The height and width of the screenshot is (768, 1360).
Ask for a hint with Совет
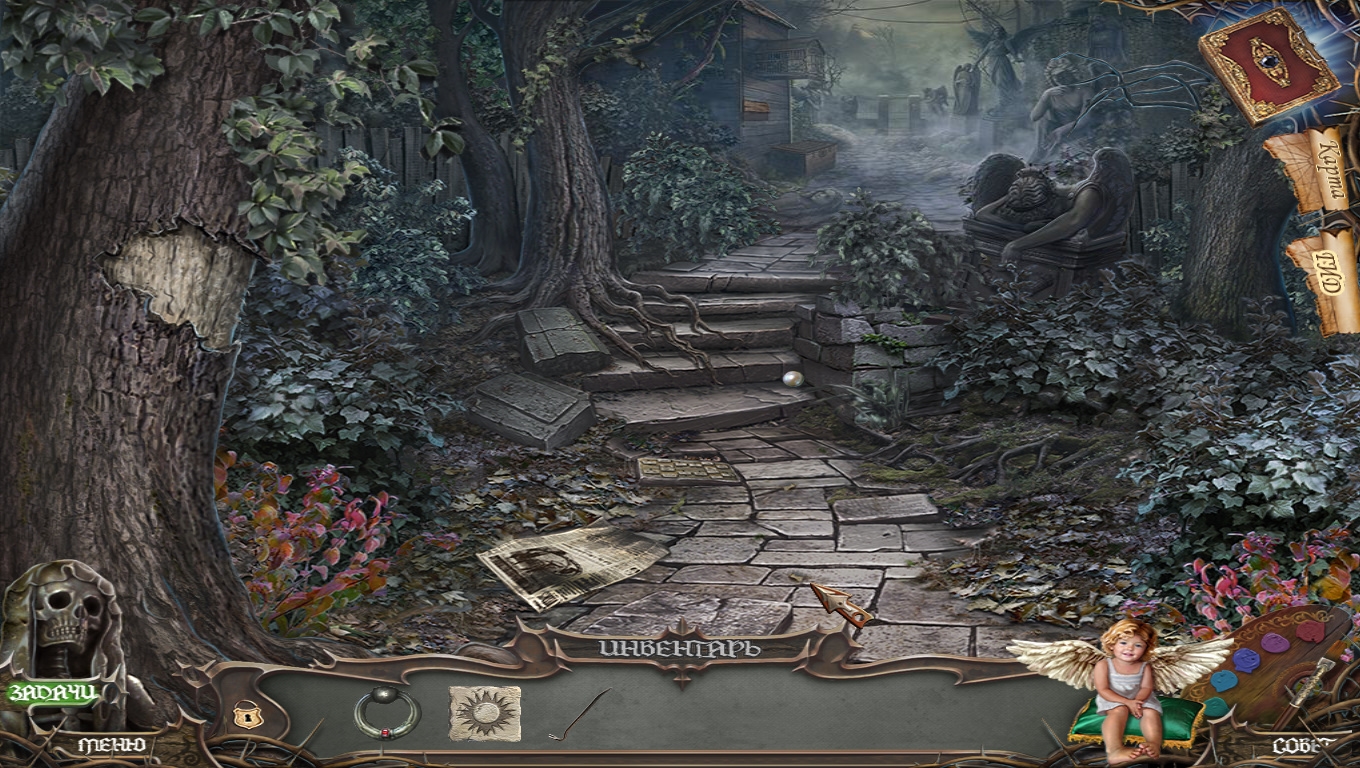[1301, 745]
